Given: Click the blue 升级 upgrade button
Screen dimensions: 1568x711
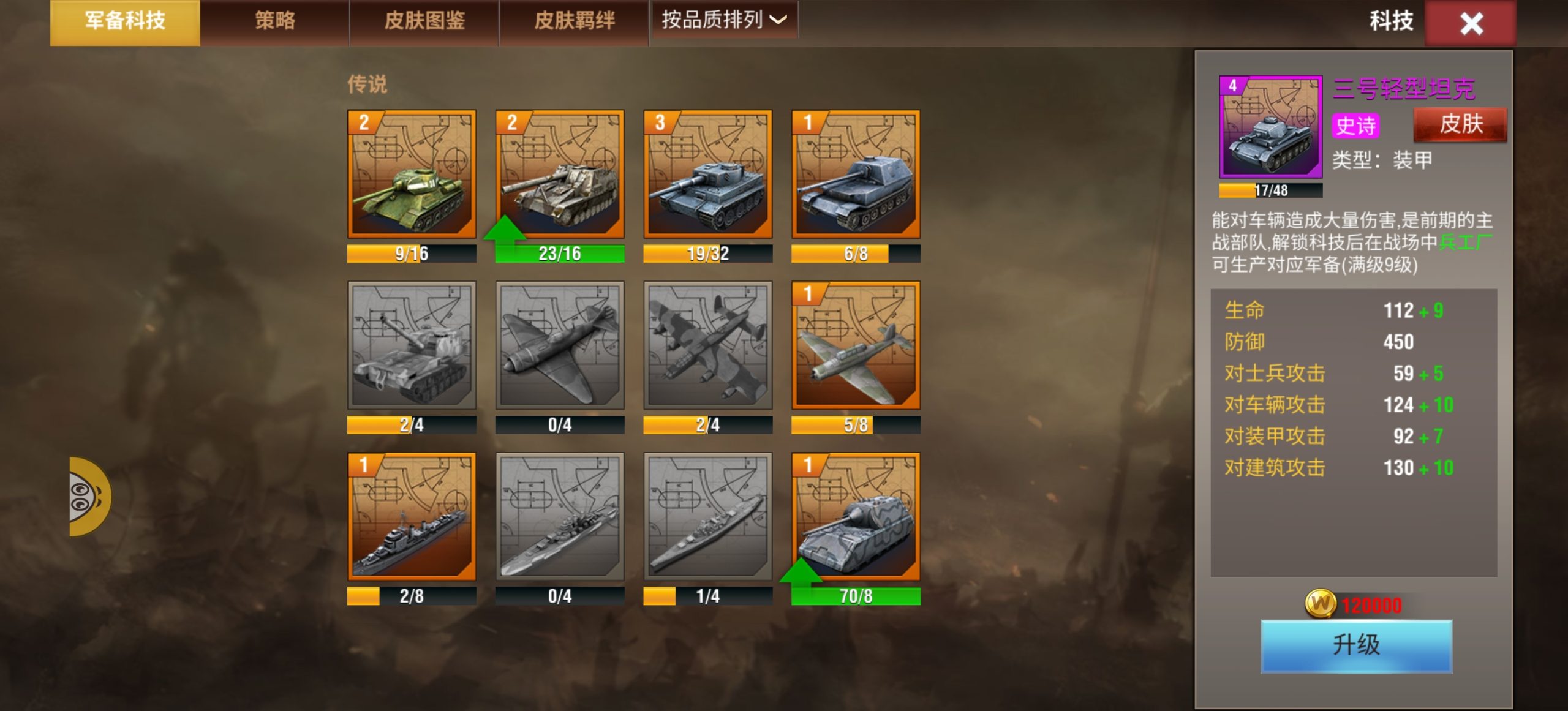Looking at the screenshot, I should (1356, 645).
